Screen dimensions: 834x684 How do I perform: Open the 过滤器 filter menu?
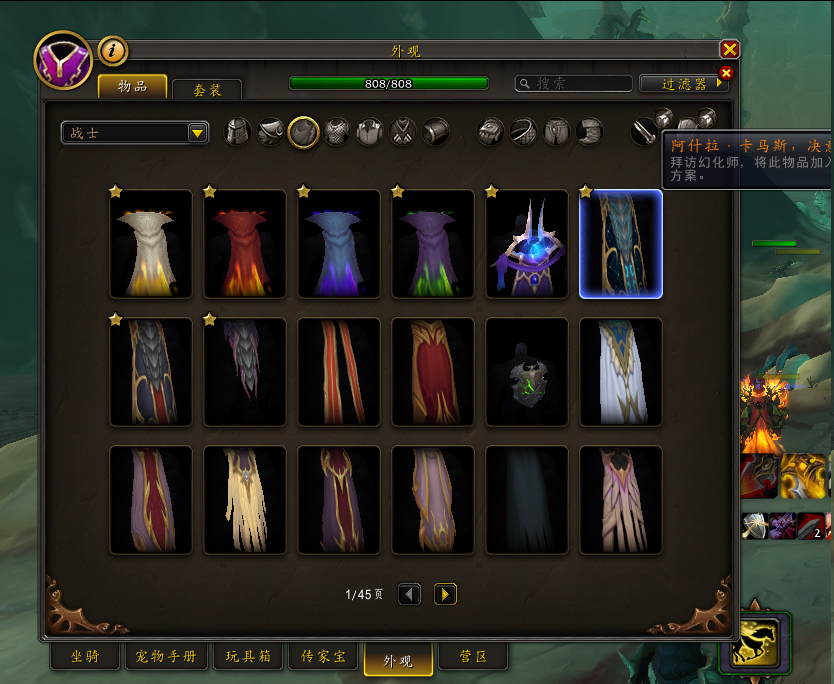click(684, 84)
